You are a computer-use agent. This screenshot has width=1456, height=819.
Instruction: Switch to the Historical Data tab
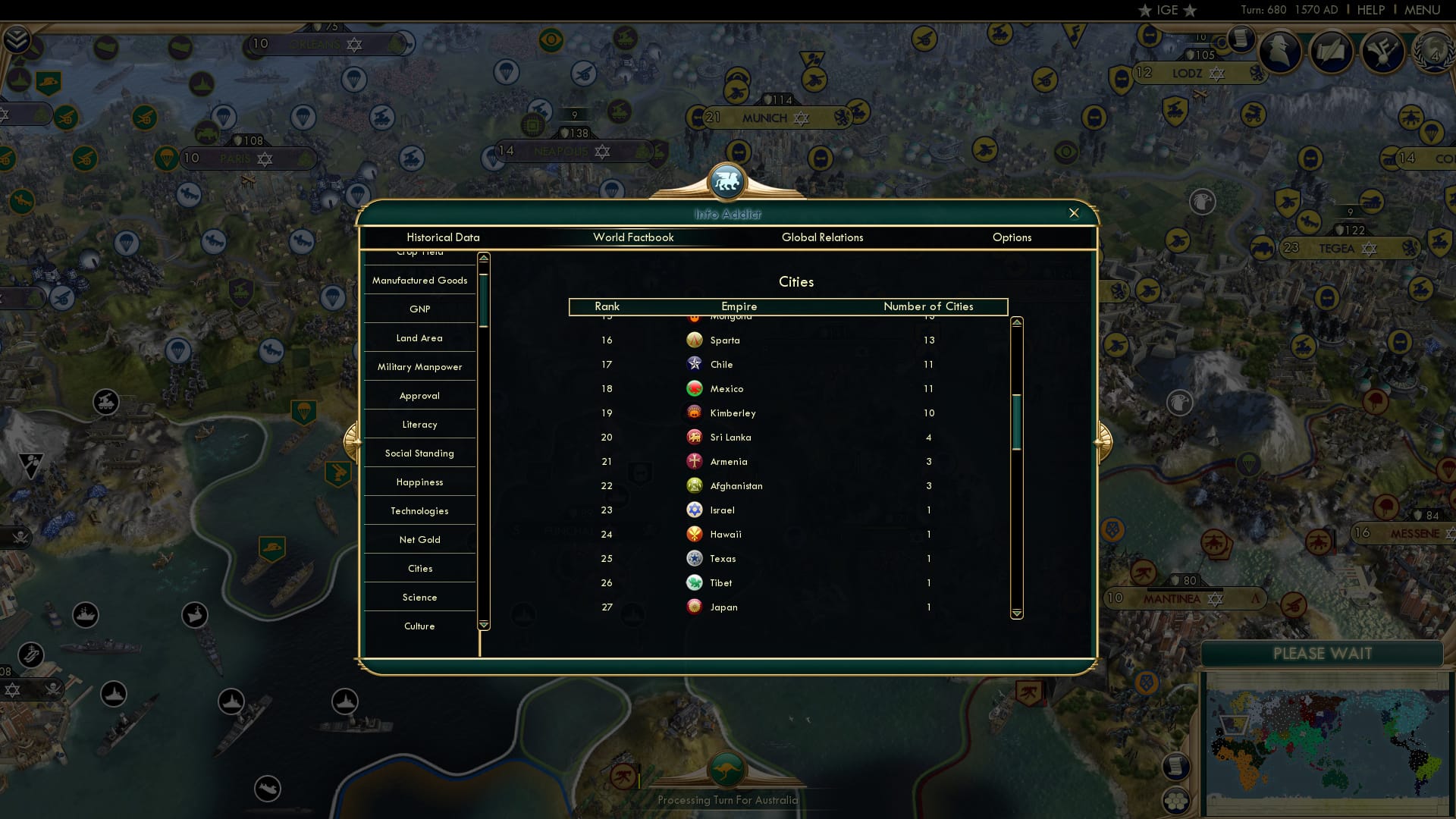442,237
